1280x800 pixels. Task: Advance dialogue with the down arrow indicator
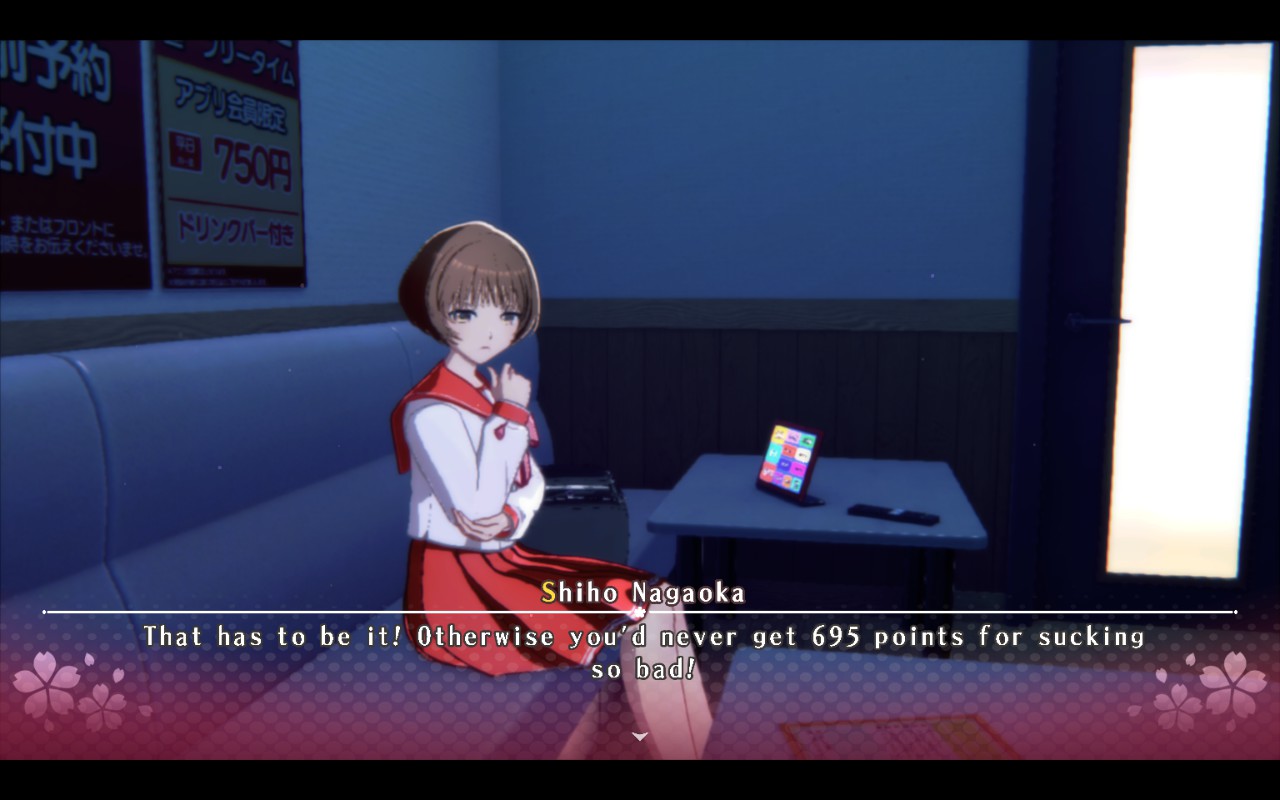[640, 736]
